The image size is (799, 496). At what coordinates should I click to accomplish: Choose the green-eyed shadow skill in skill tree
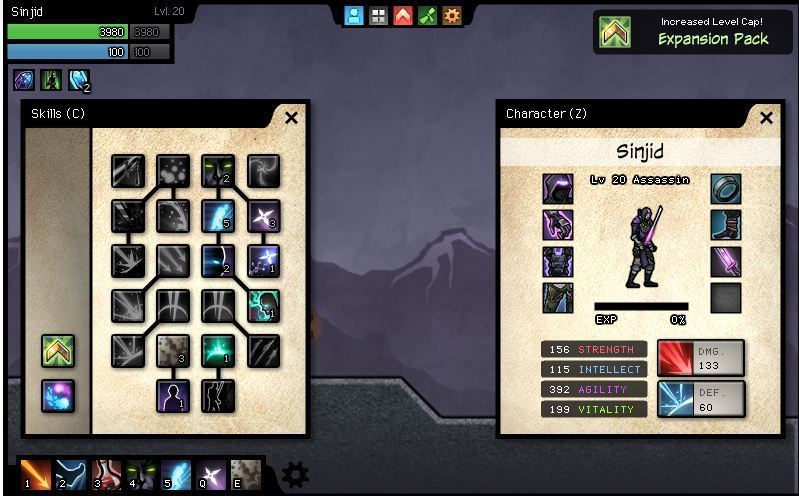pyautogui.click(x=218, y=171)
